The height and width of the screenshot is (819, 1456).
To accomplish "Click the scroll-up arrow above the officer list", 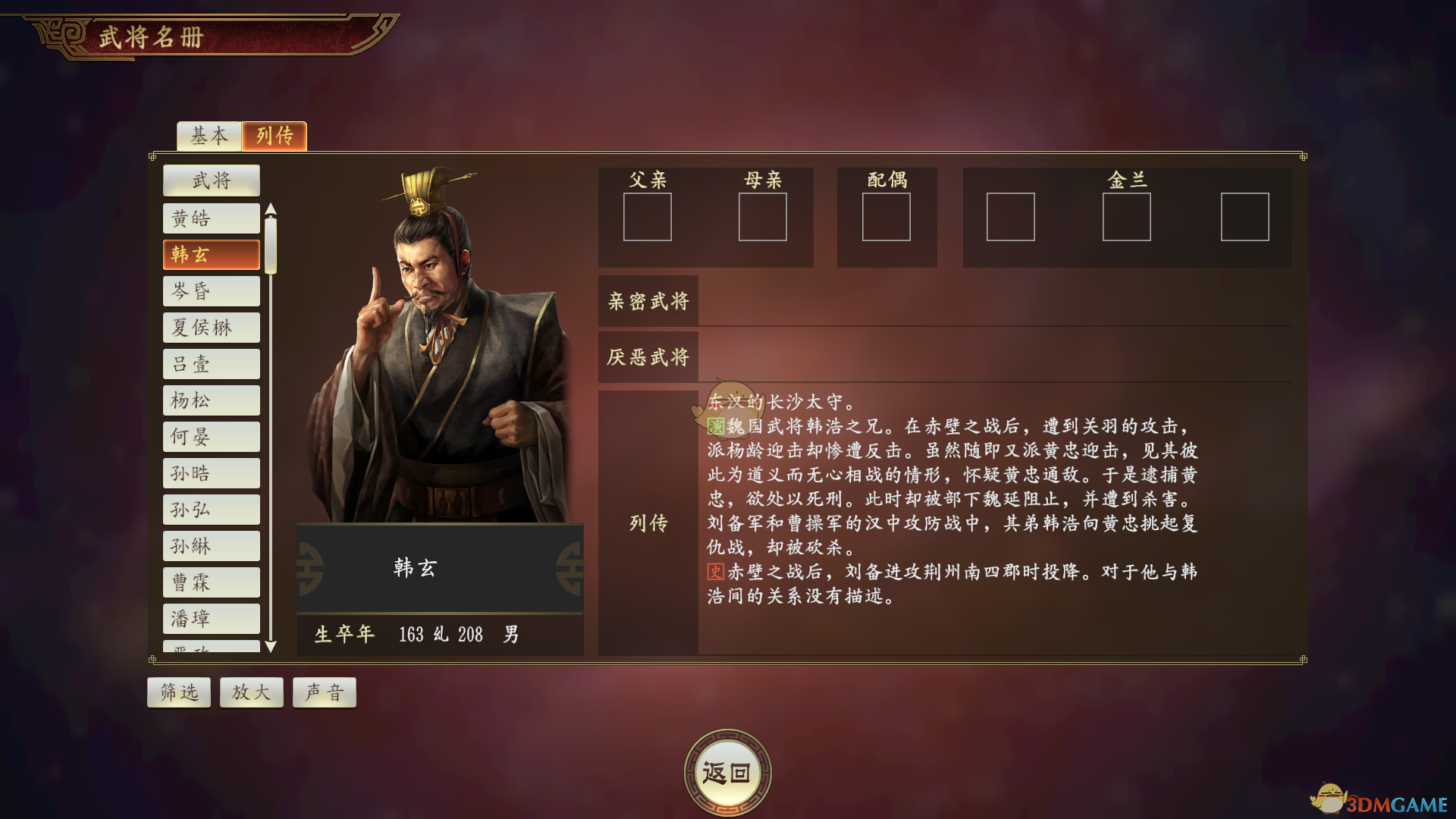I will point(271,209).
